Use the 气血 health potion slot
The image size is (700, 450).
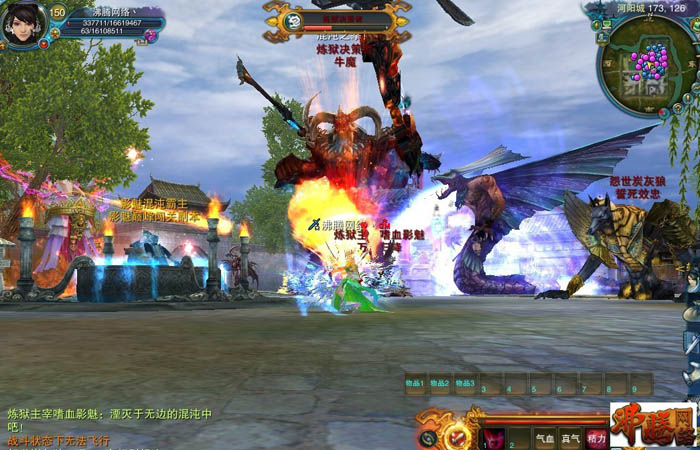pos(544,438)
